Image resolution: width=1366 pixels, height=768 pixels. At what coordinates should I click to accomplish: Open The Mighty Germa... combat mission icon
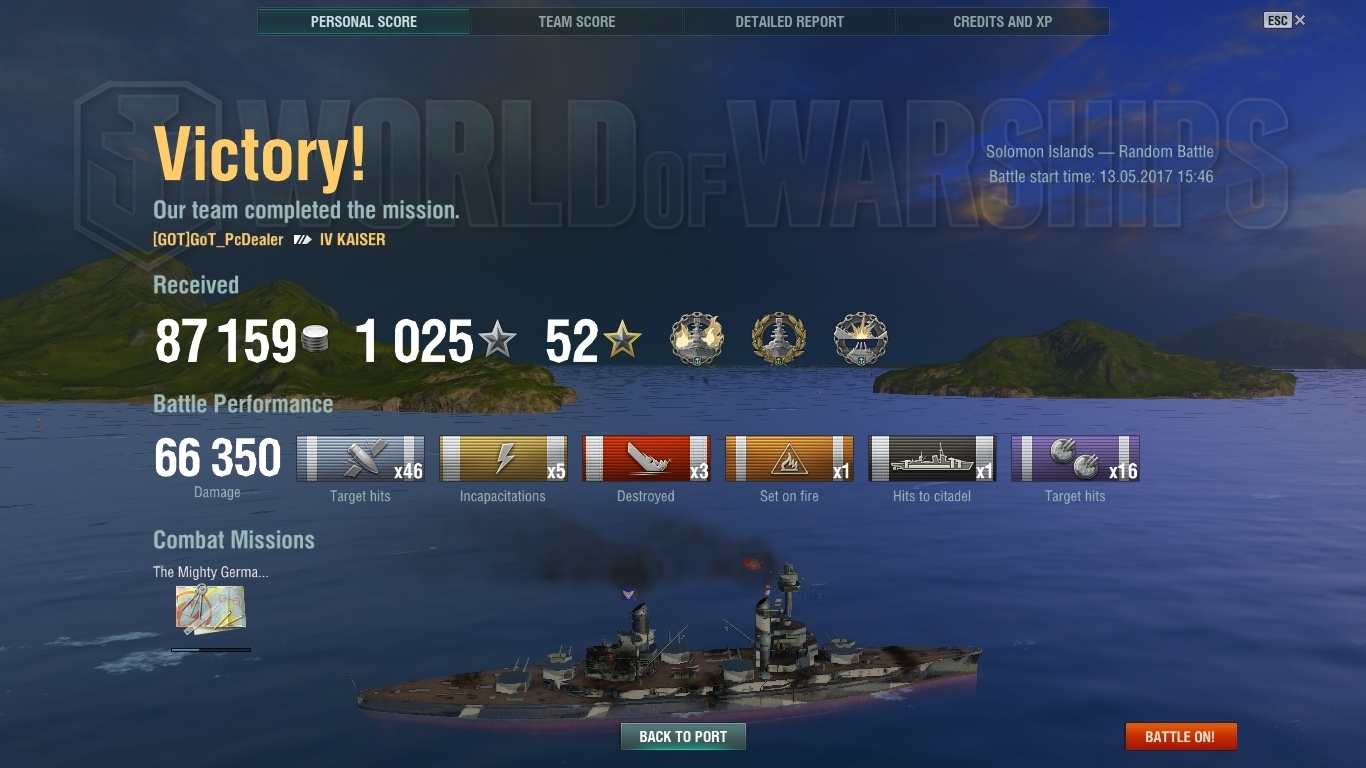210,609
